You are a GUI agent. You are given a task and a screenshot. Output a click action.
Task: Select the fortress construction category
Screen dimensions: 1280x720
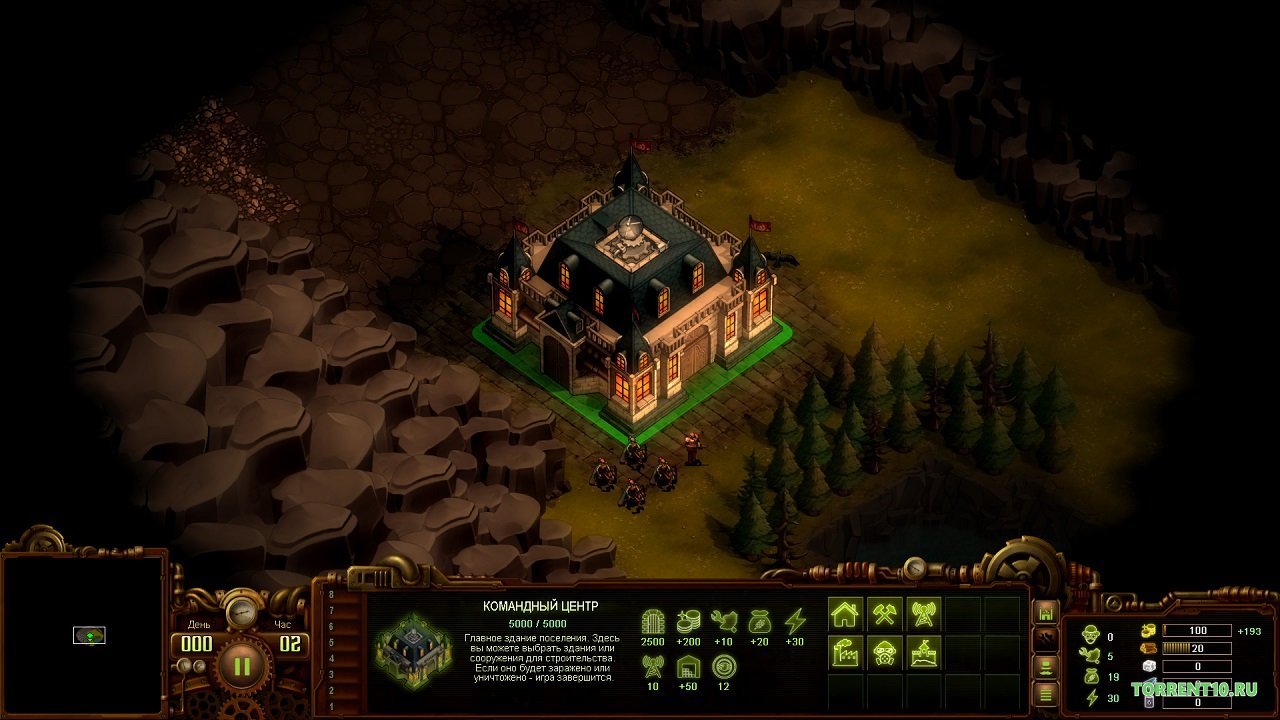pyautogui.click(x=923, y=654)
